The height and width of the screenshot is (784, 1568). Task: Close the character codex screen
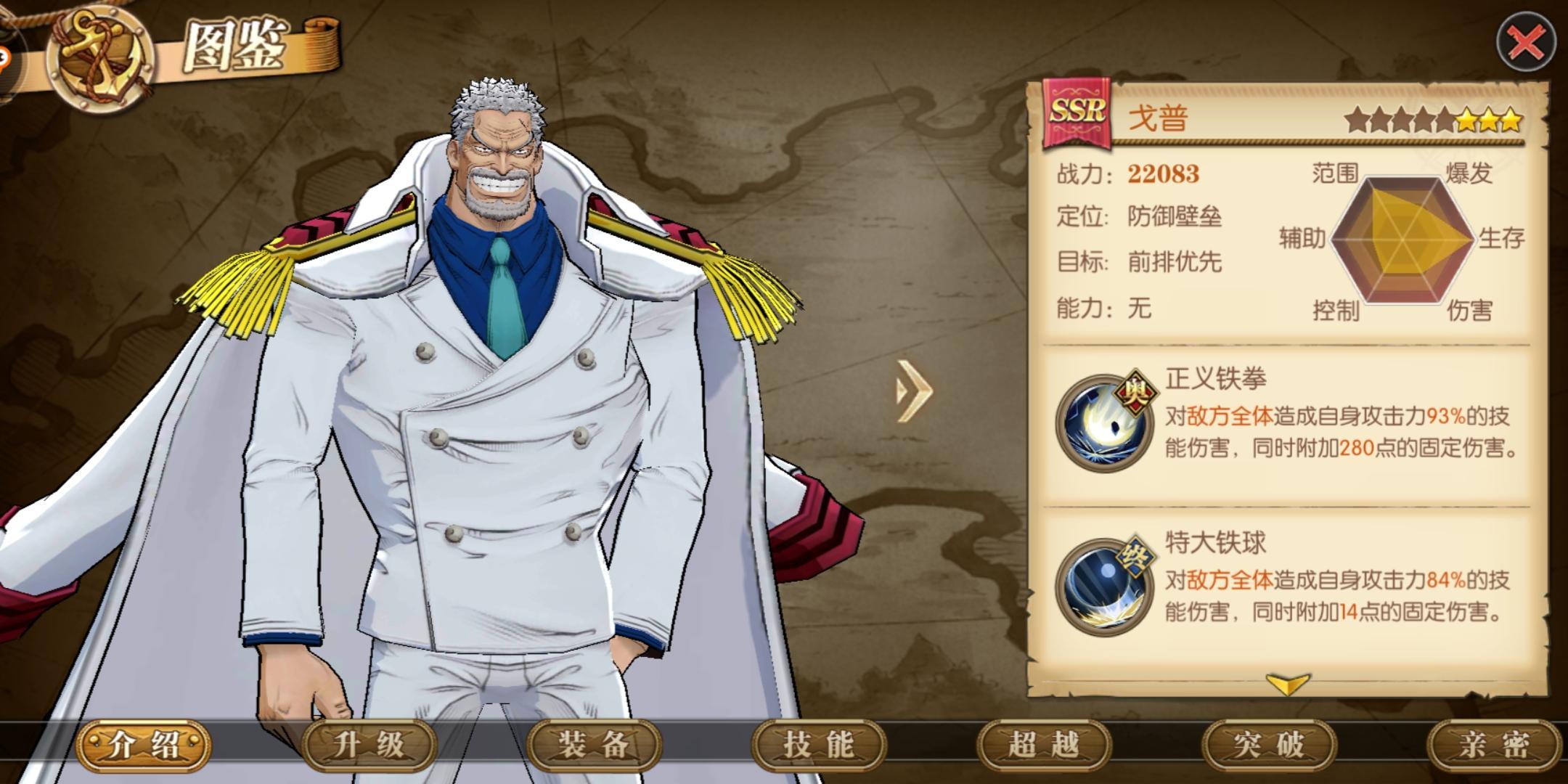pyautogui.click(x=1526, y=44)
